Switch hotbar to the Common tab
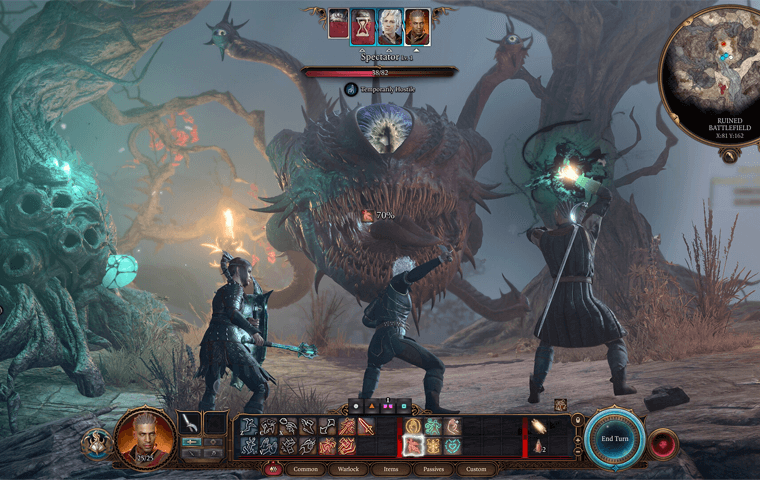 point(305,469)
